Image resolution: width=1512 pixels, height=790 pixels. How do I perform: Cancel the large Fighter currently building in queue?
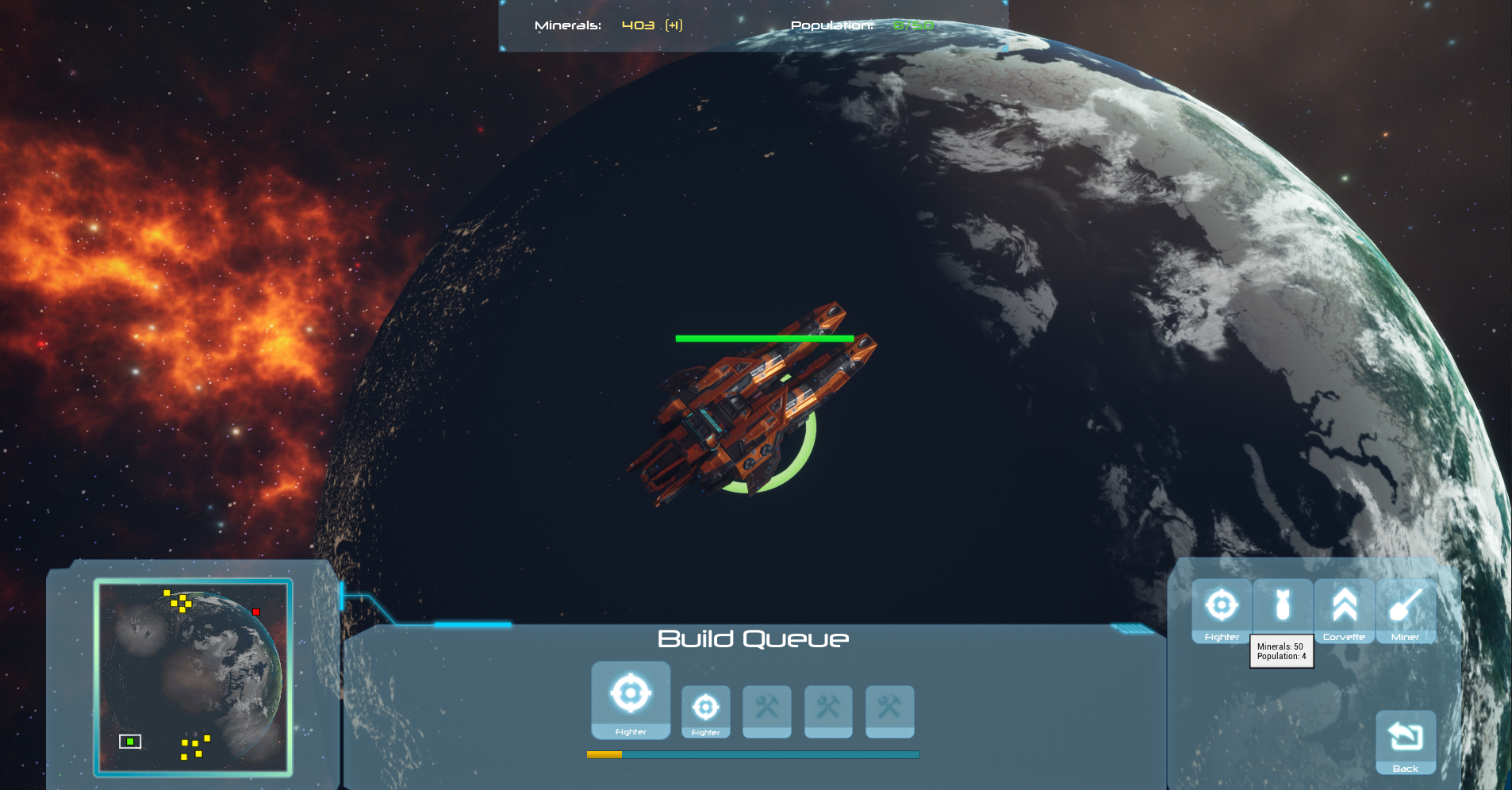(631, 700)
